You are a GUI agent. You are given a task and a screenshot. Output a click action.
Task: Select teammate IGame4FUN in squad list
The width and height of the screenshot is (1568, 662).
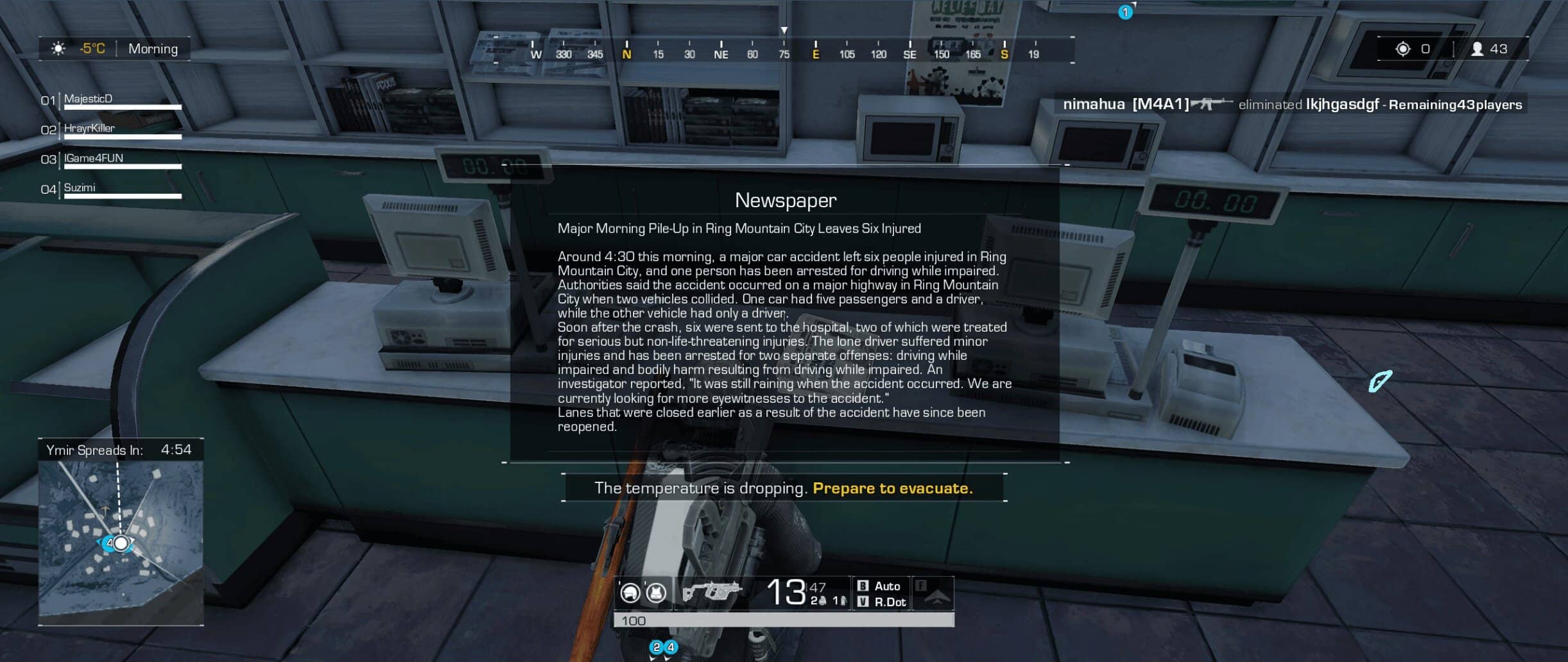(94, 158)
